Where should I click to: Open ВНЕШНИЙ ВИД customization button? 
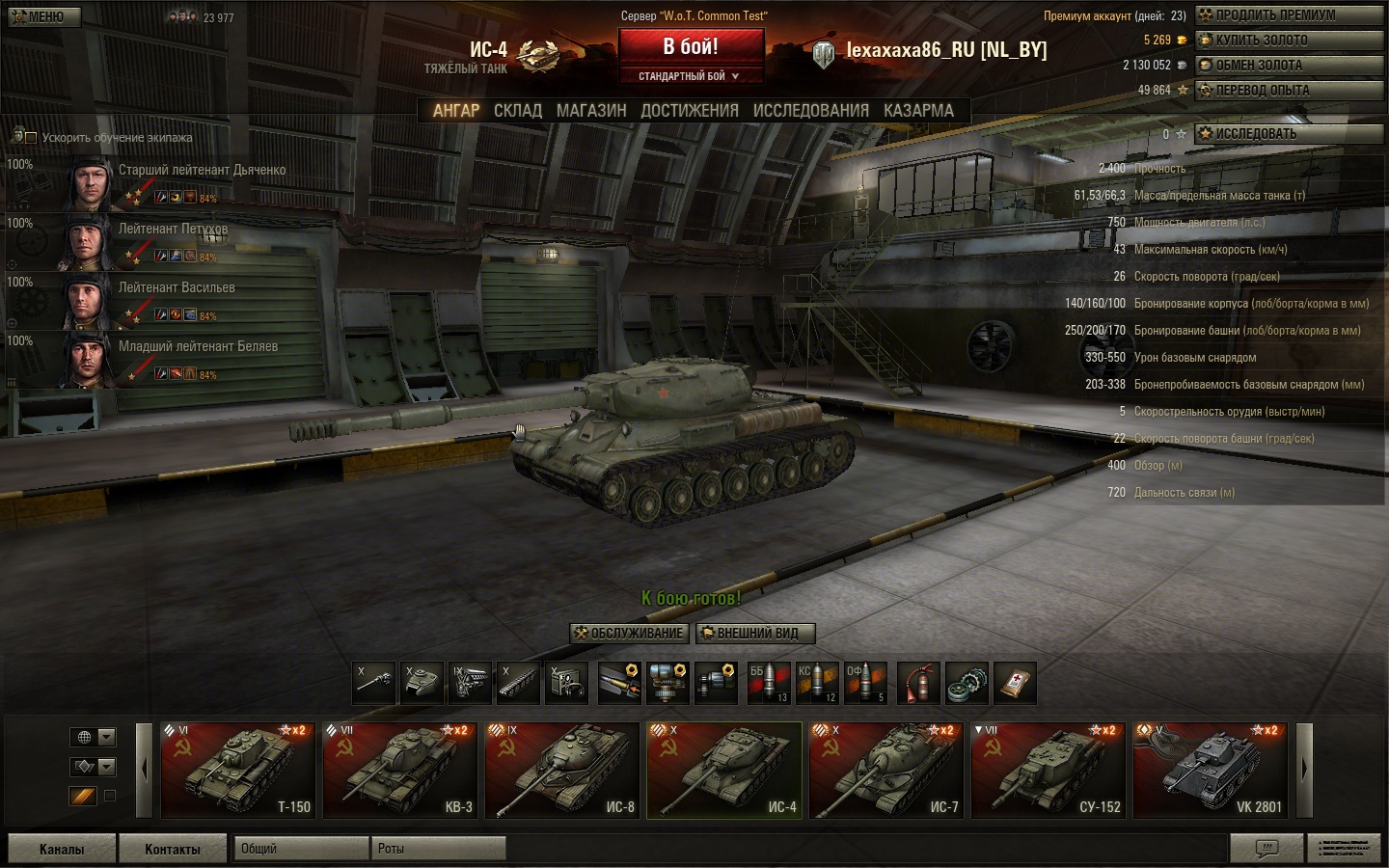point(755,634)
